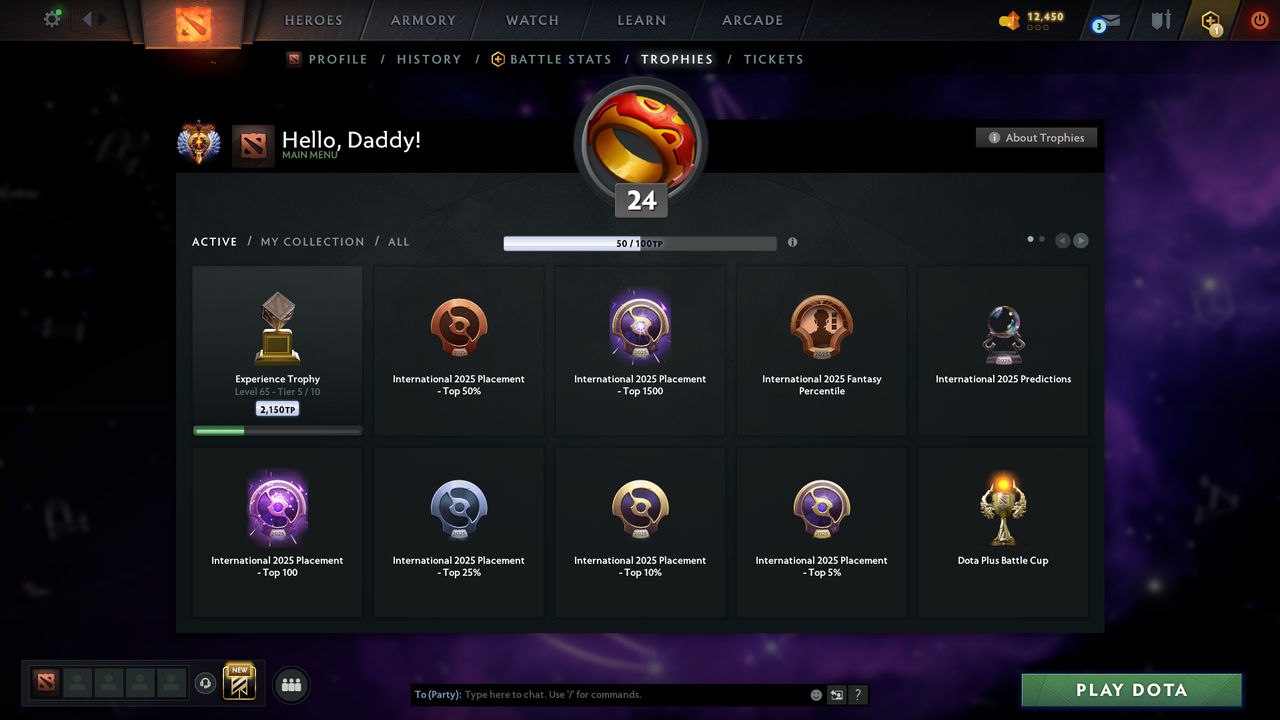Switch to the TICKETS tab
This screenshot has height=720, width=1280.
(773, 59)
